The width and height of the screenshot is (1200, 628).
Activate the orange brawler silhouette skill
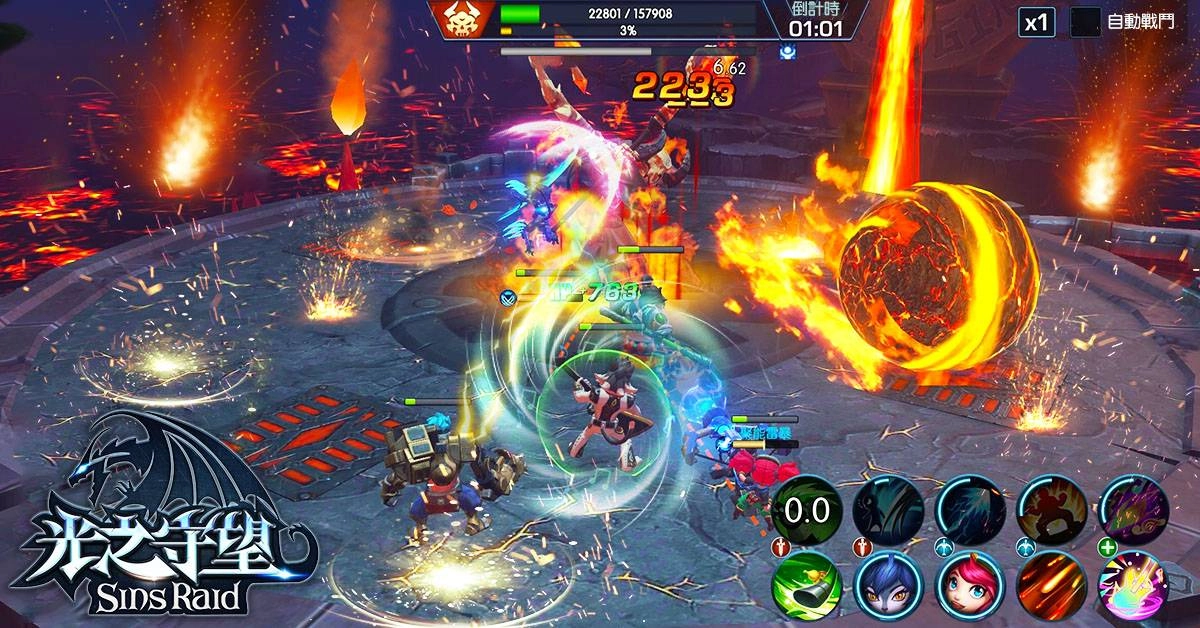pyautogui.click(x=1053, y=510)
